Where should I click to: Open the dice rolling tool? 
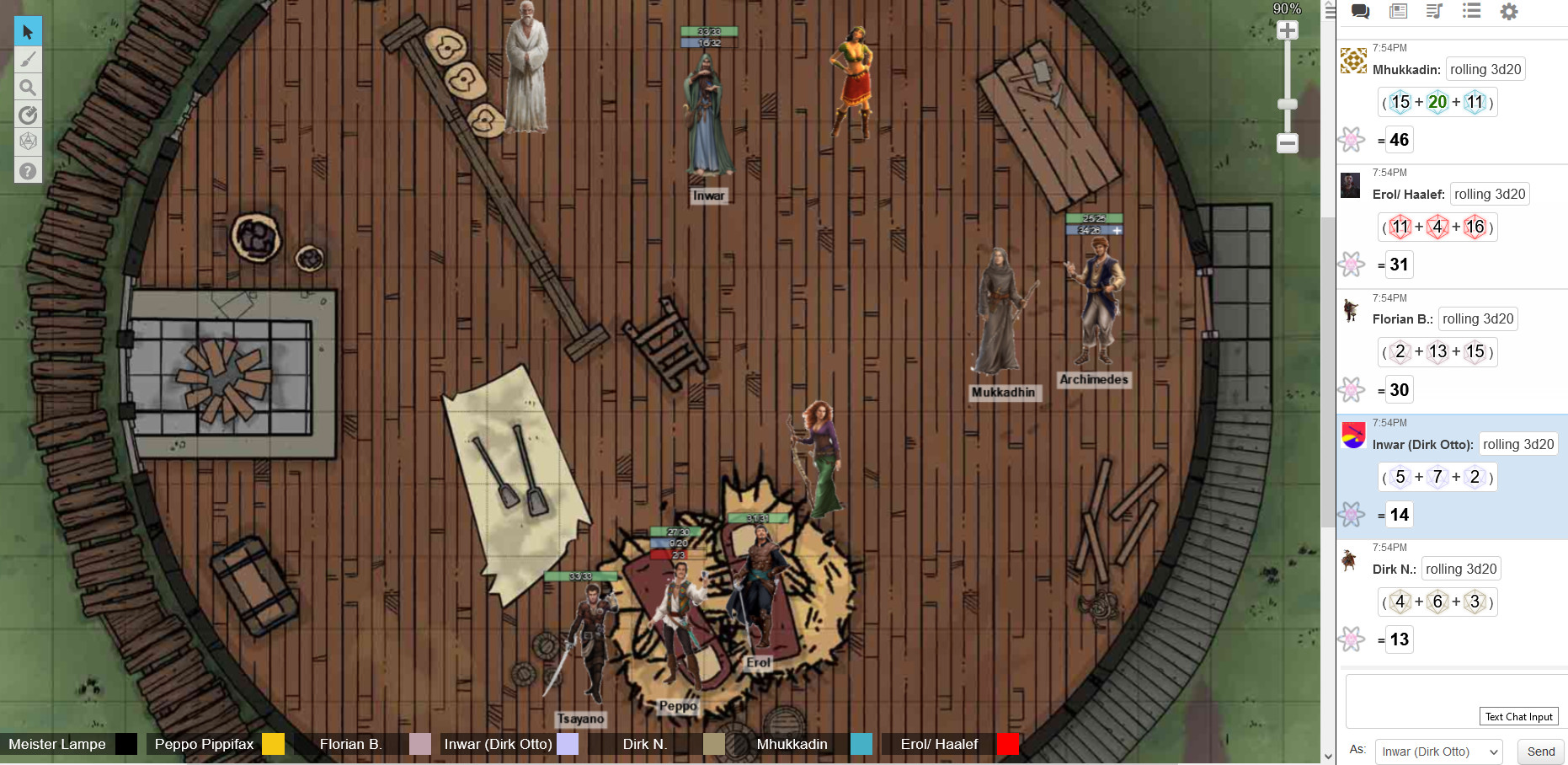tap(28, 142)
